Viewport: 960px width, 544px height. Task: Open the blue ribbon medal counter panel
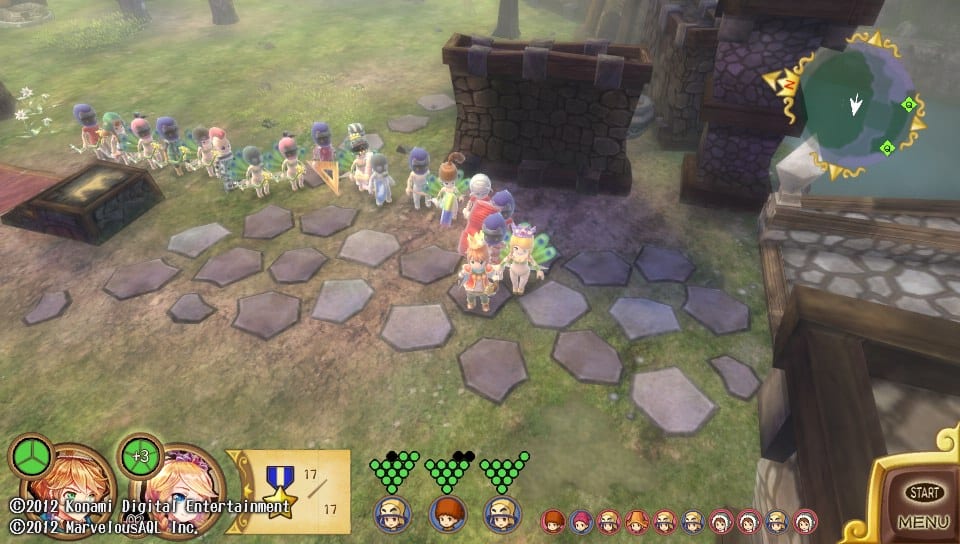[x=291, y=484]
